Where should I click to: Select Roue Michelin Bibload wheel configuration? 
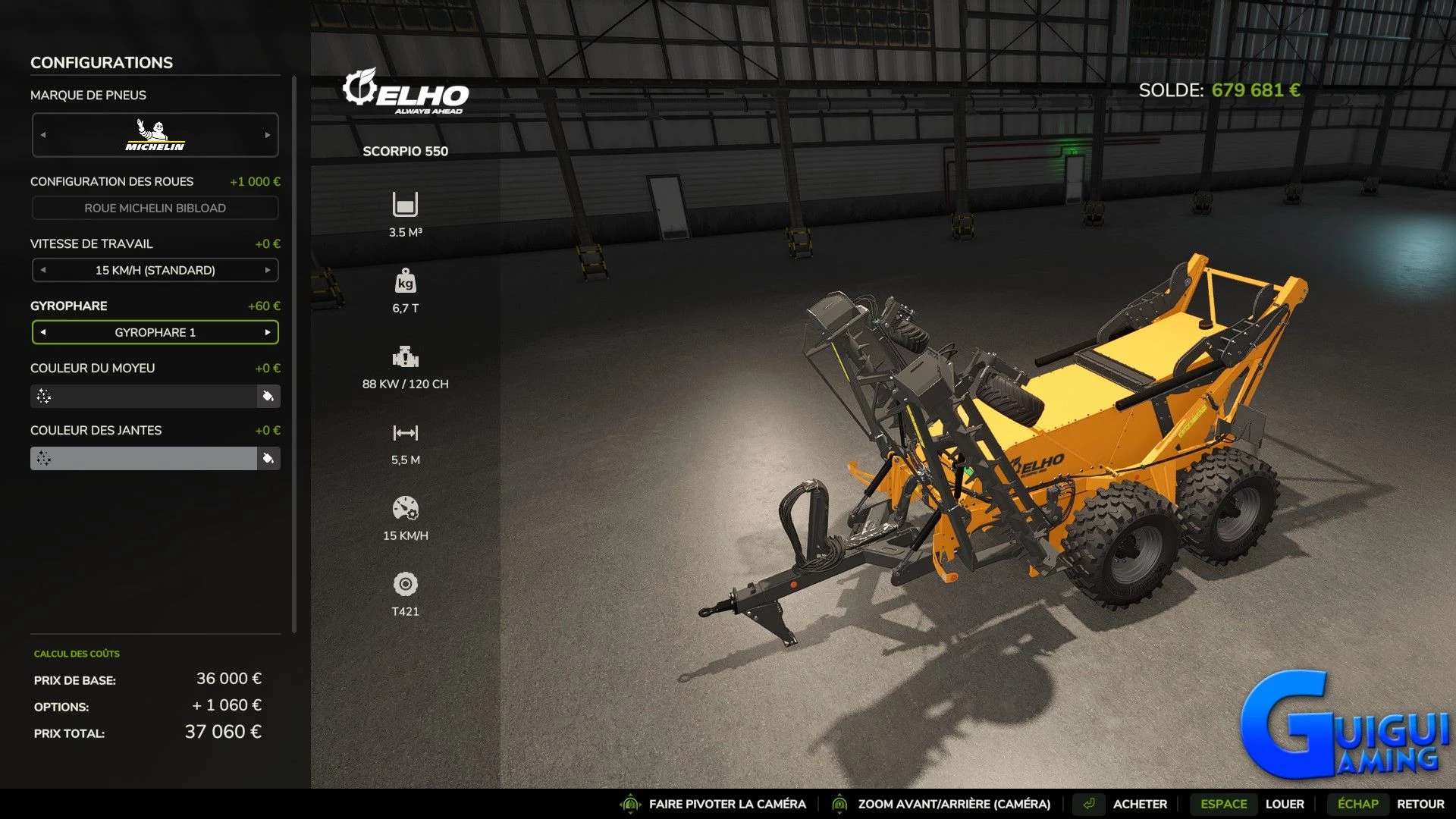tap(155, 207)
